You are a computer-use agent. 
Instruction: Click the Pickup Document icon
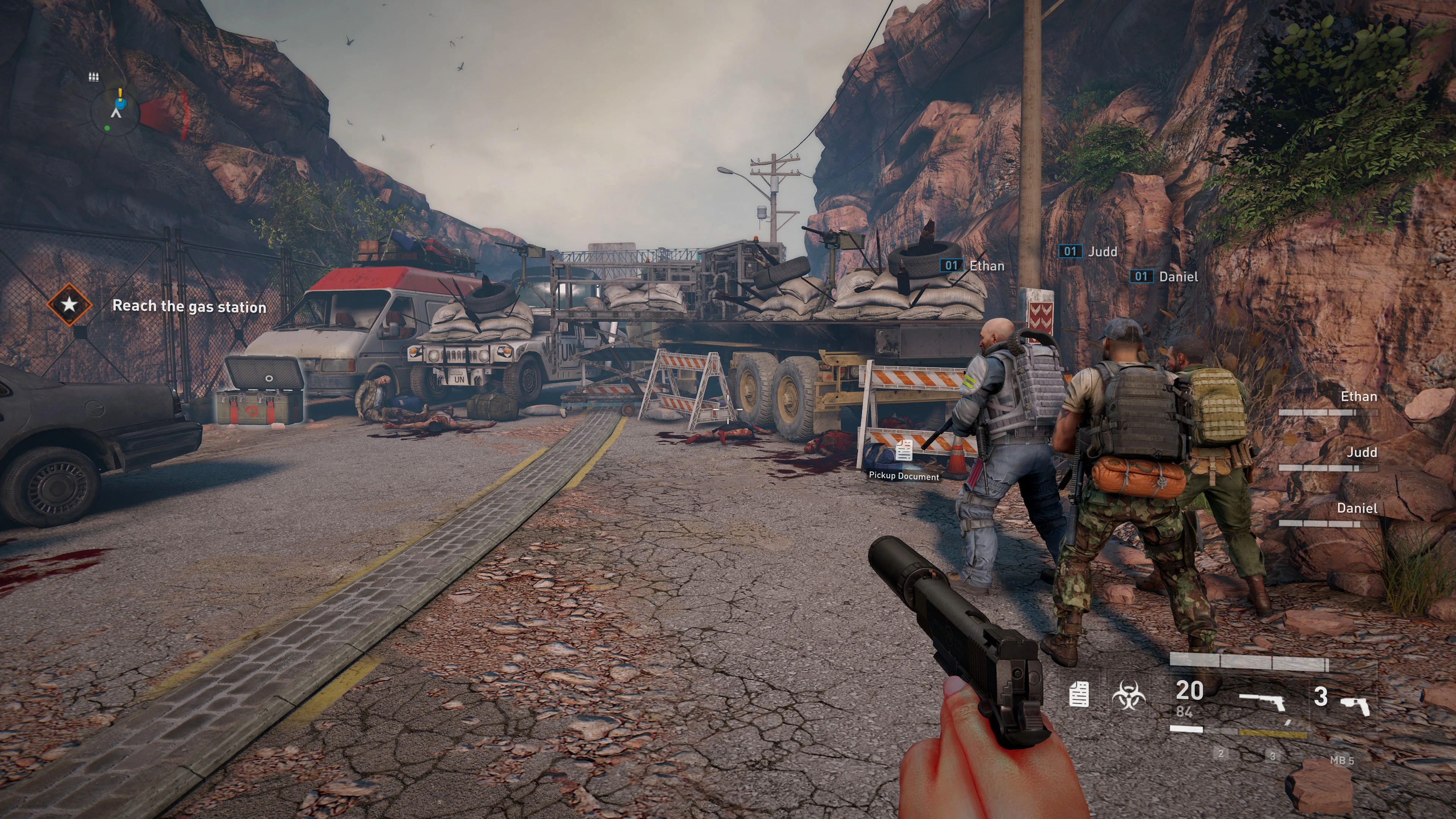(904, 451)
